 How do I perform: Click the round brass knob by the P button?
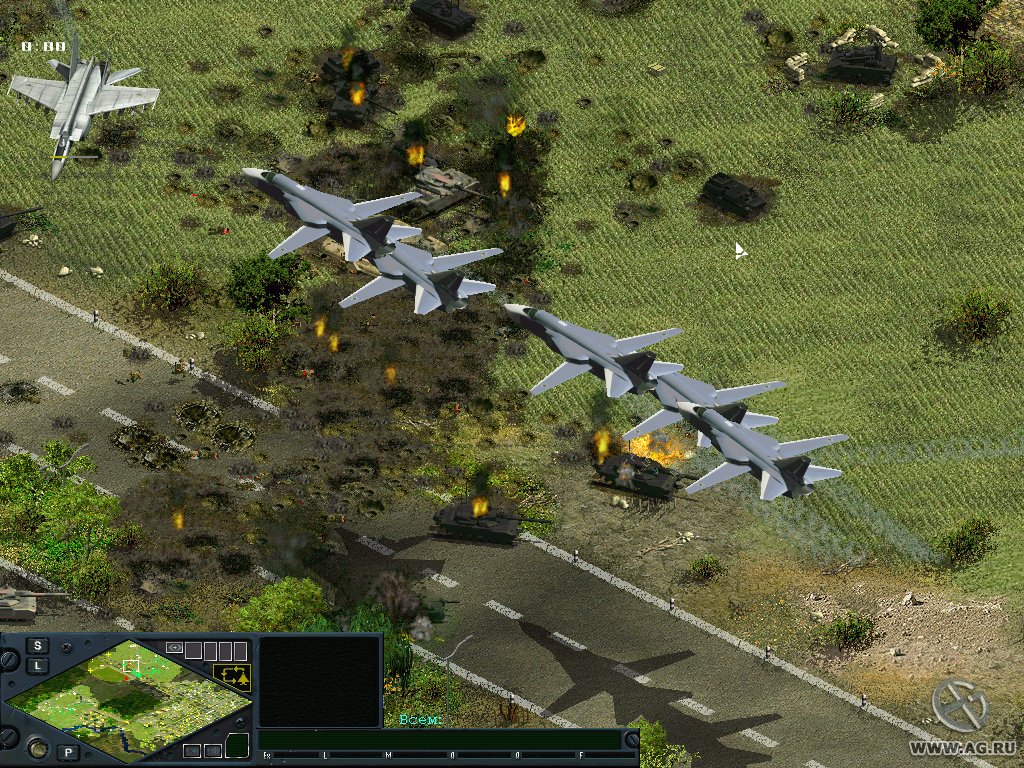pos(37,748)
